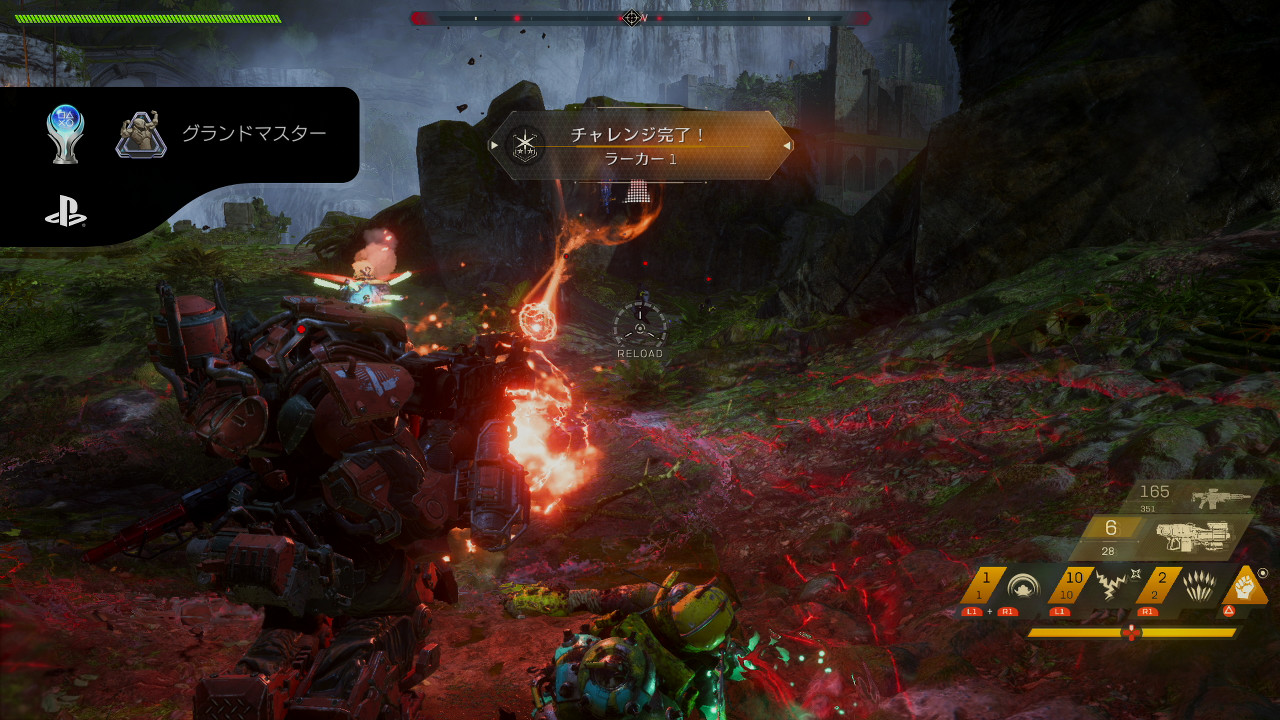Screen dimensions: 1280x720
Task: Open the グランドマスター trophy notification
Action: click(x=253, y=134)
